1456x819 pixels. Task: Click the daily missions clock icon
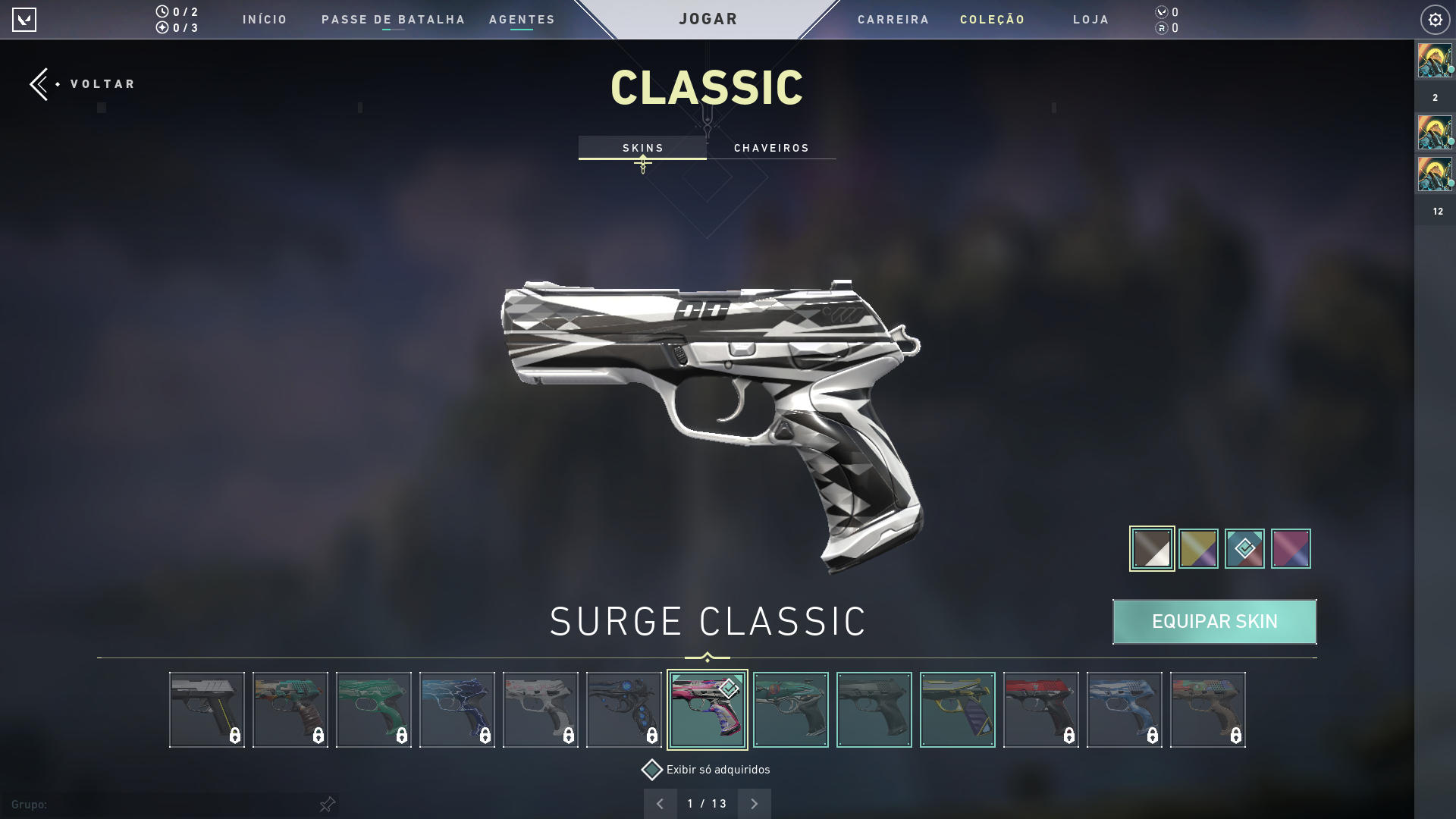point(162,11)
